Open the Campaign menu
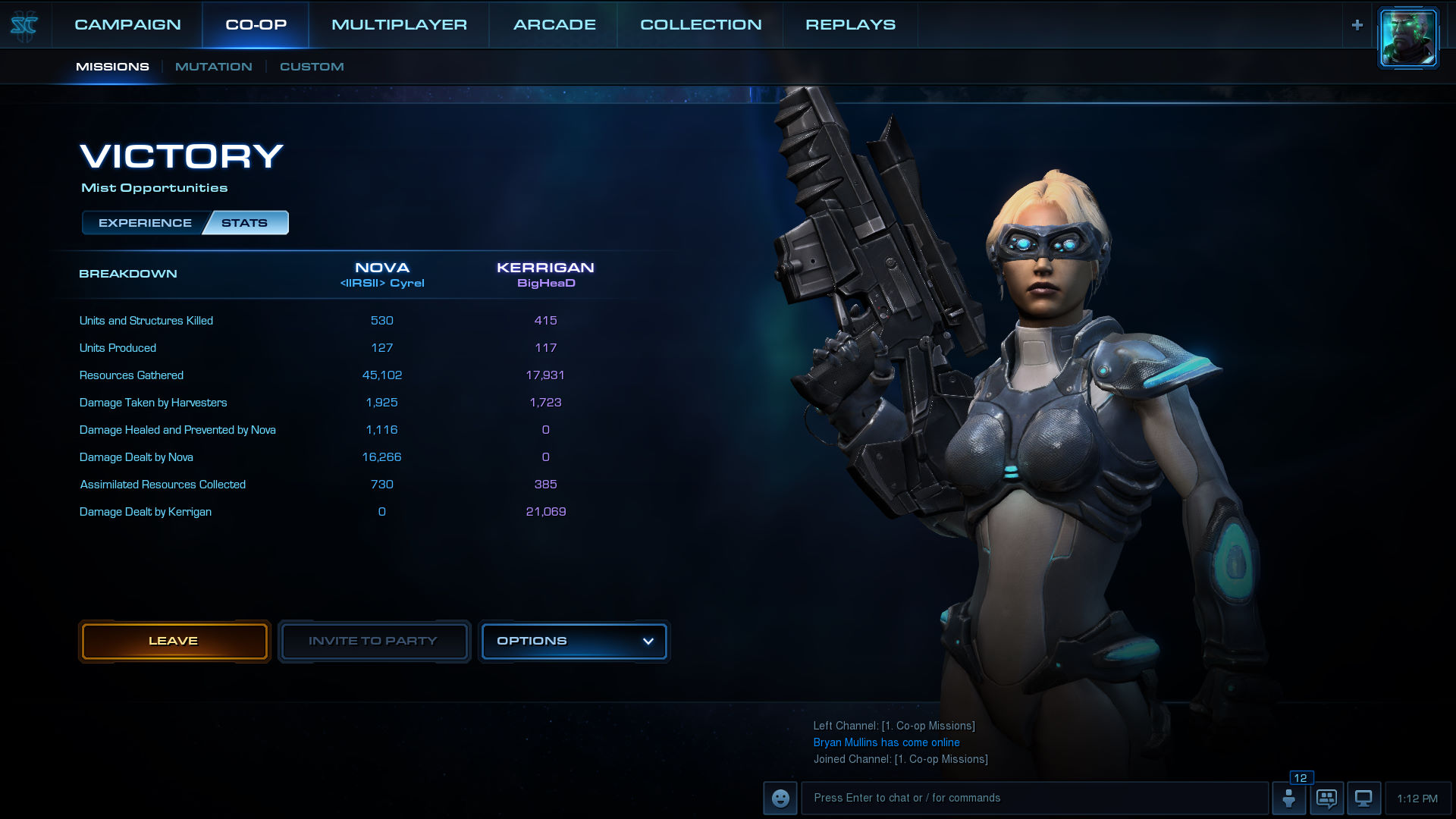Image resolution: width=1456 pixels, height=819 pixels. click(127, 24)
